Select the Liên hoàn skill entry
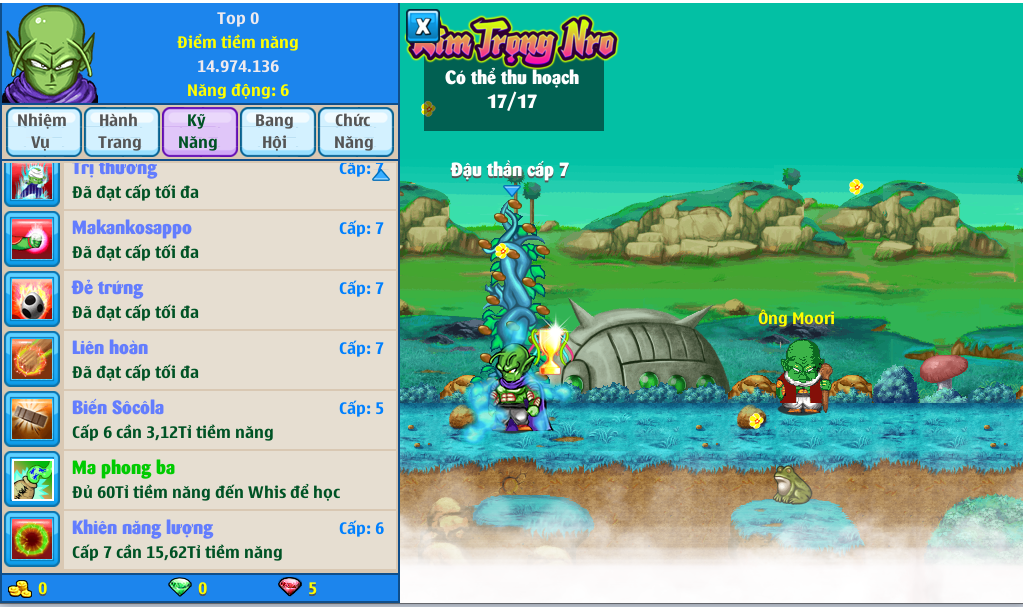The image size is (1023, 607). 228,360
